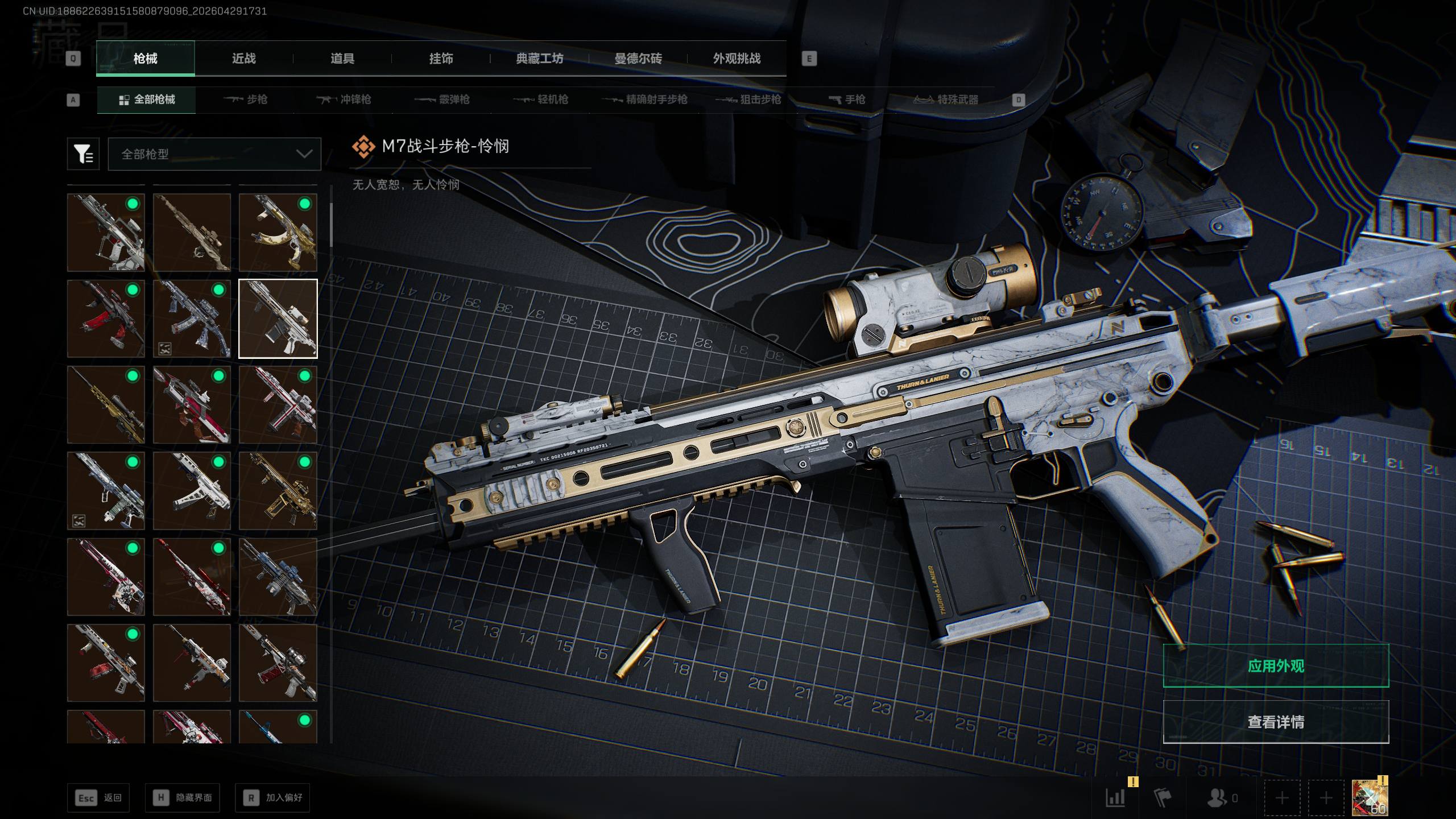Apply the skin with 应用外观

tap(1276, 666)
